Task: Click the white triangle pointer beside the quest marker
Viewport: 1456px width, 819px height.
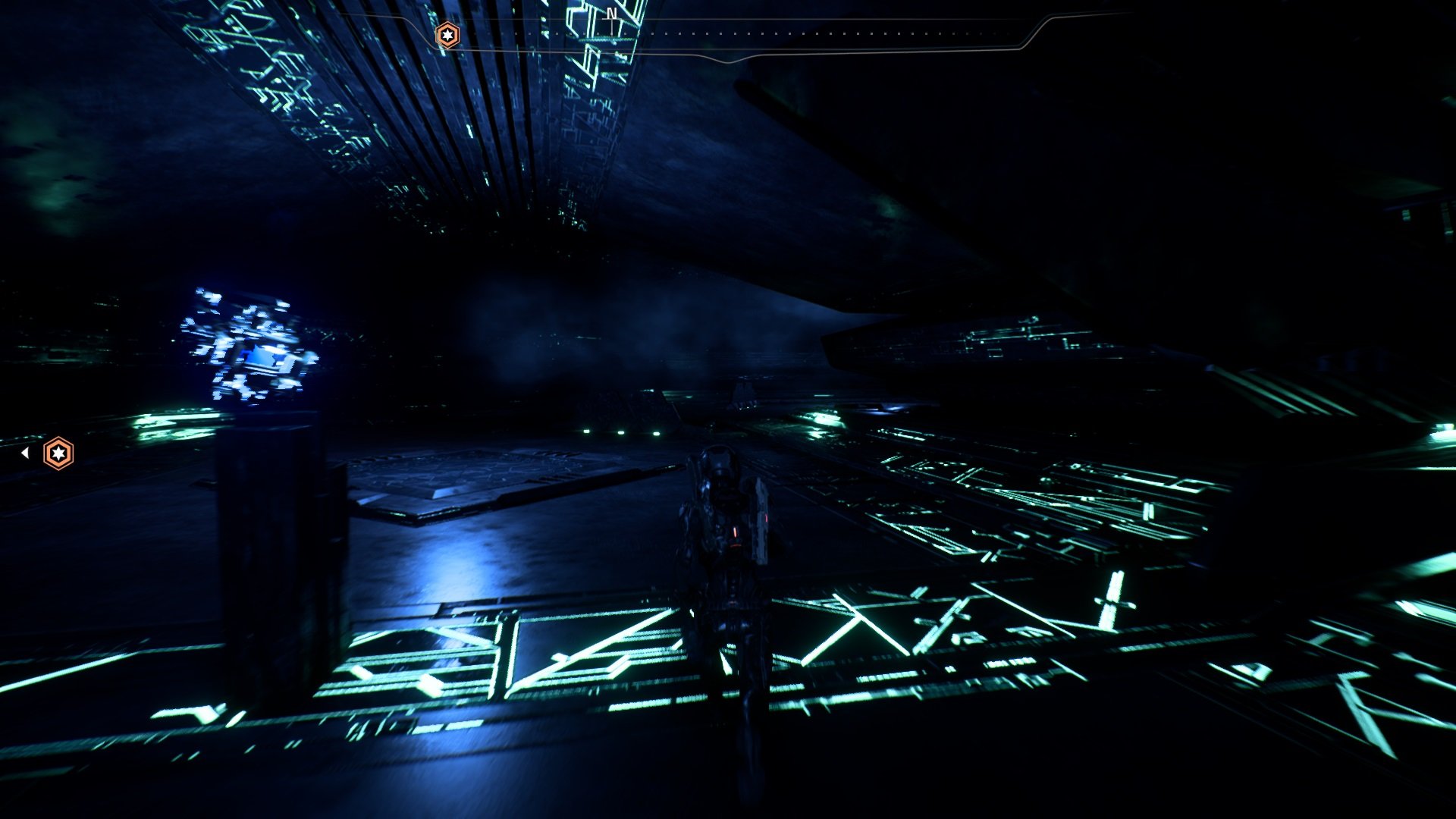Action: click(27, 452)
